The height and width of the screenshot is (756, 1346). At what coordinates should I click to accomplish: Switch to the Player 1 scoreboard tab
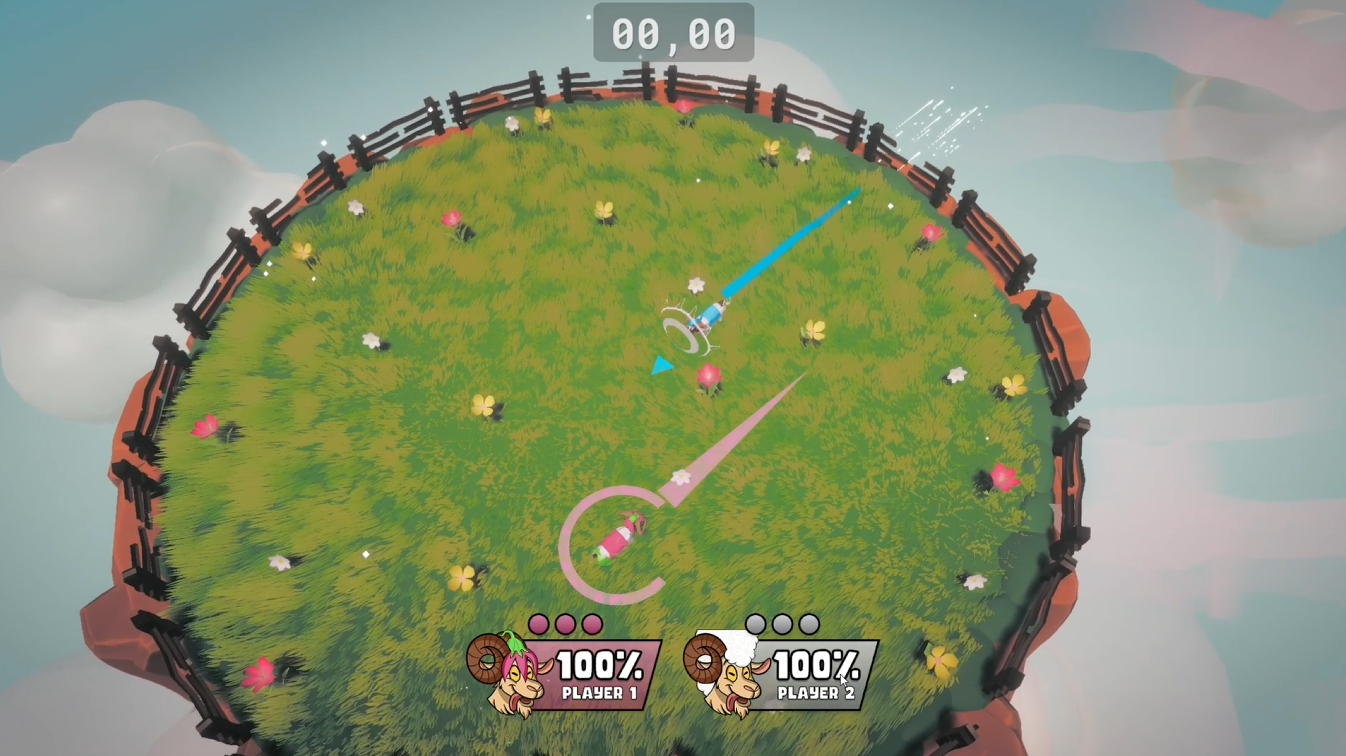[x=601, y=691]
